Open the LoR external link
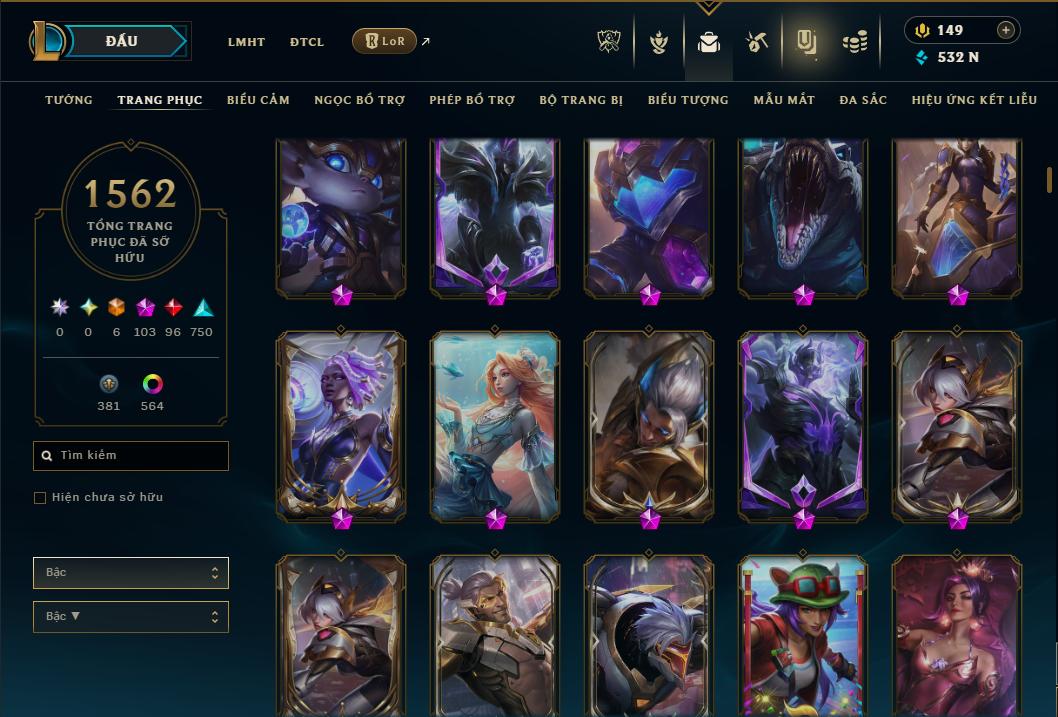This screenshot has height=717, width=1058. [386, 41]
